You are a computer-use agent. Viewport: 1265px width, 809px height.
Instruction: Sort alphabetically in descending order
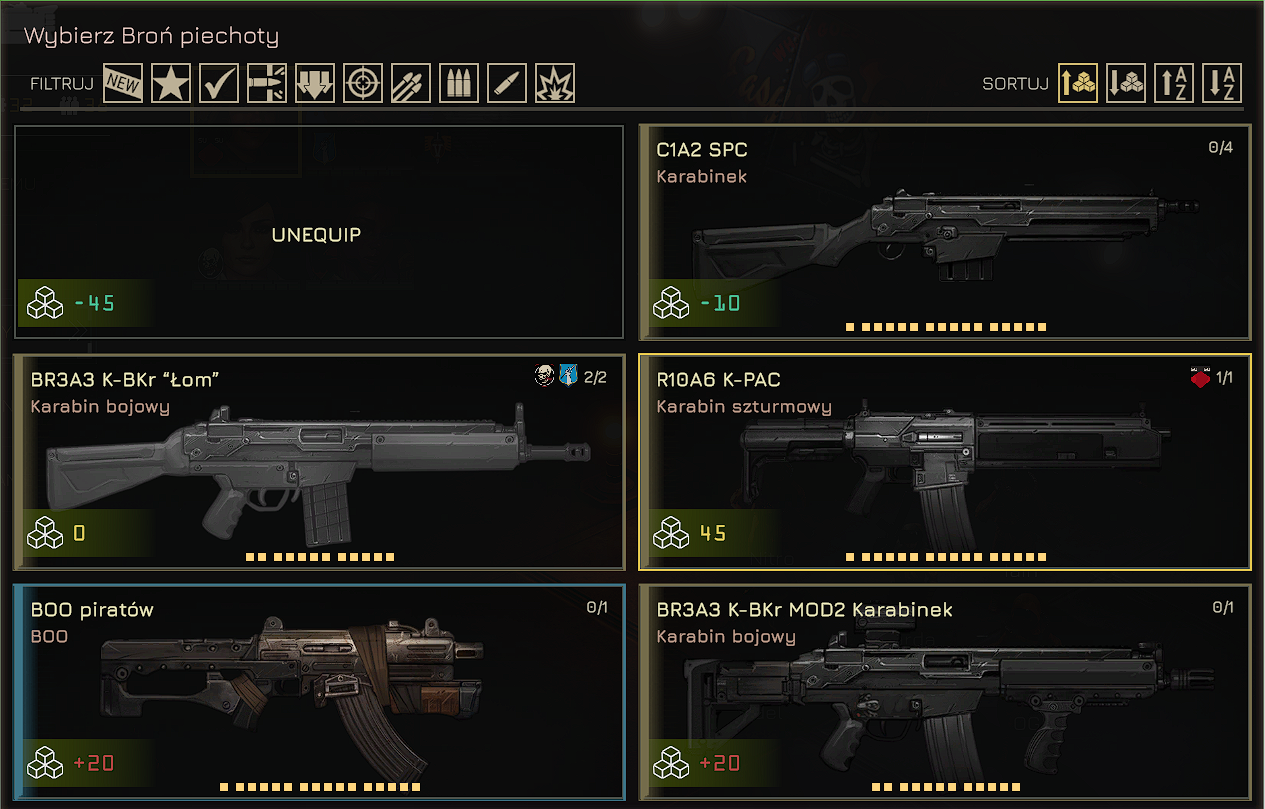coord(1222,84)
